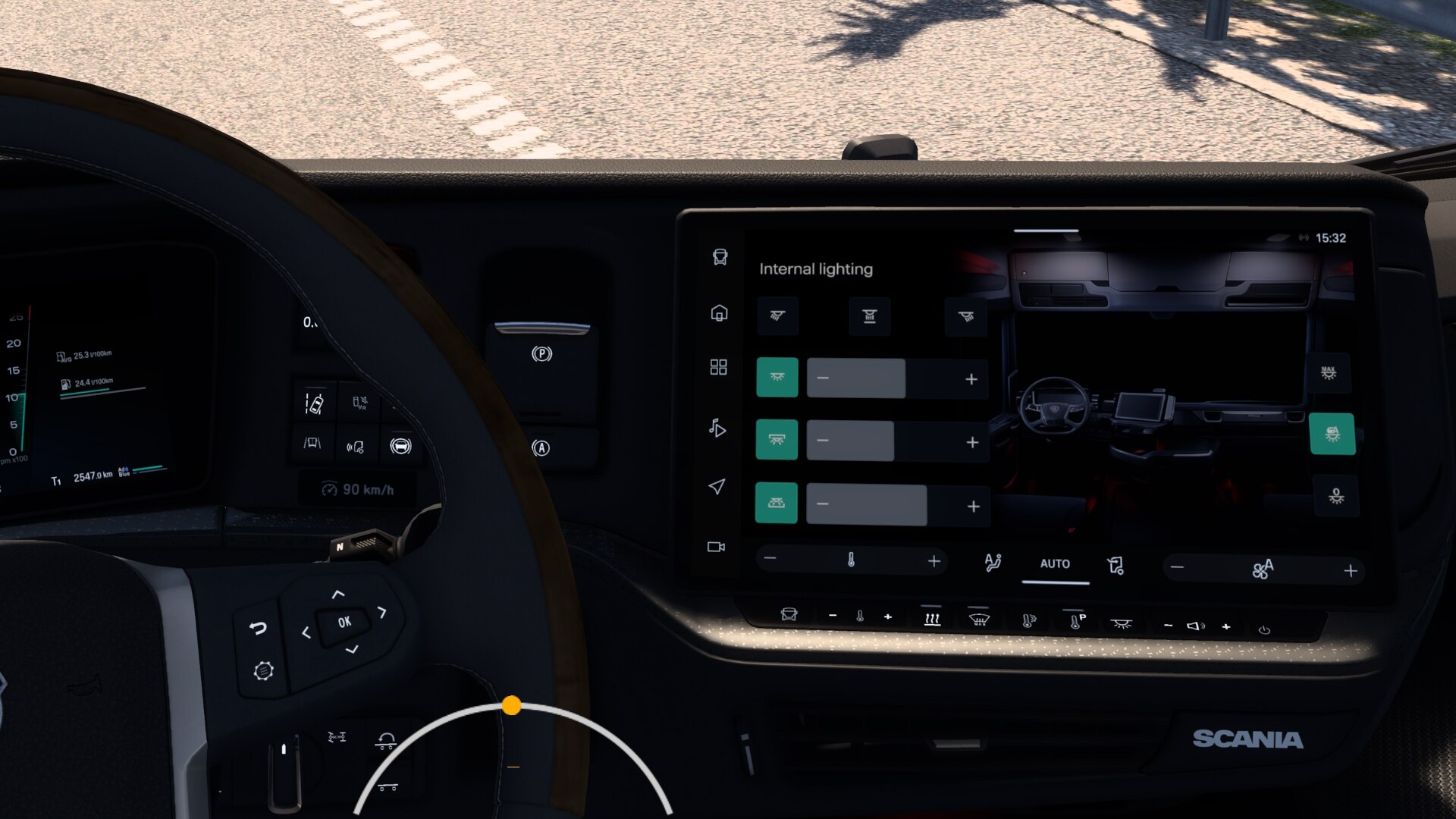
Task: Turn up volume on the lower button strip
Action: pos(1226,626)
